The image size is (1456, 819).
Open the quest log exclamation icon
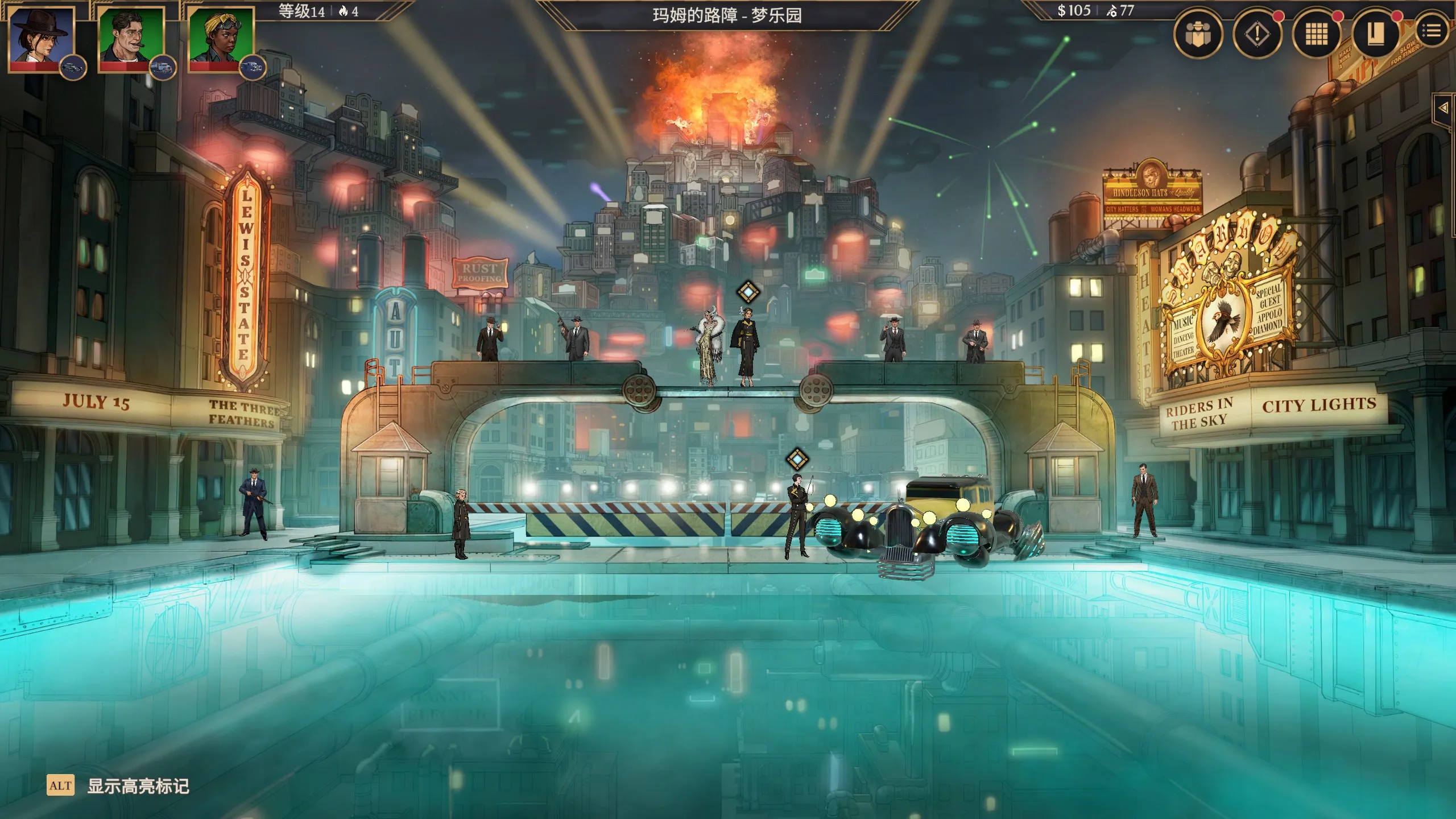[1258, 35]
